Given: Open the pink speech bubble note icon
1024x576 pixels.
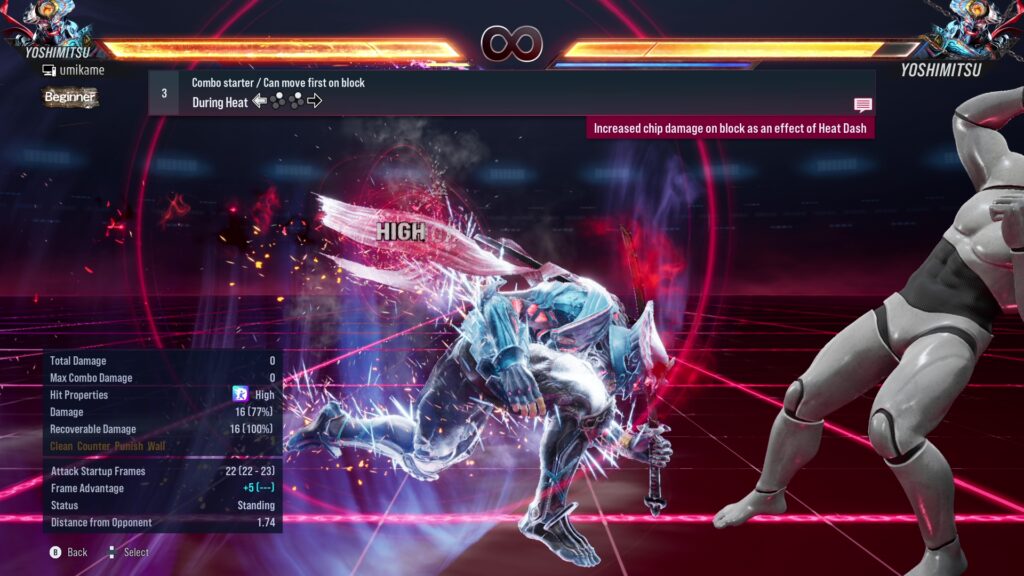Looking at the screenshot, I should tap(862, 105).
